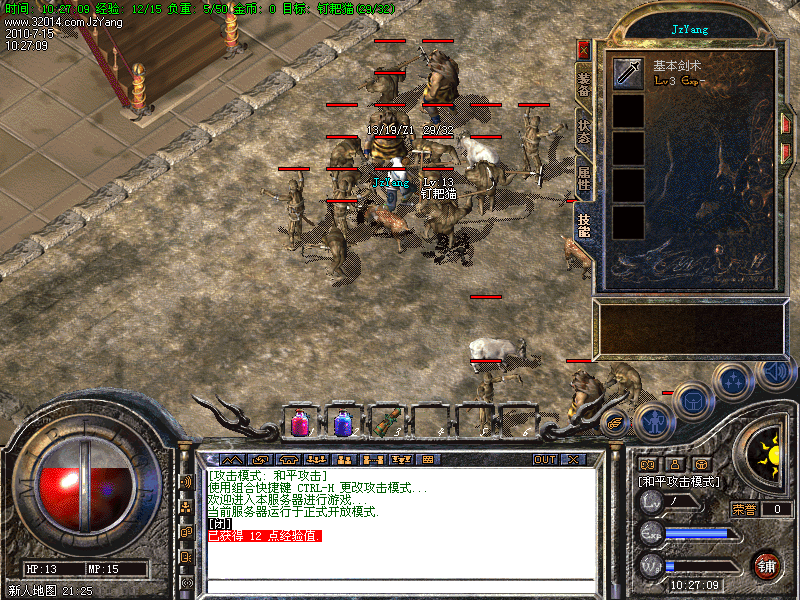Screen dimensions: 800x600
Task: Close the game with the chat bar X button
Action: point(573,459)
